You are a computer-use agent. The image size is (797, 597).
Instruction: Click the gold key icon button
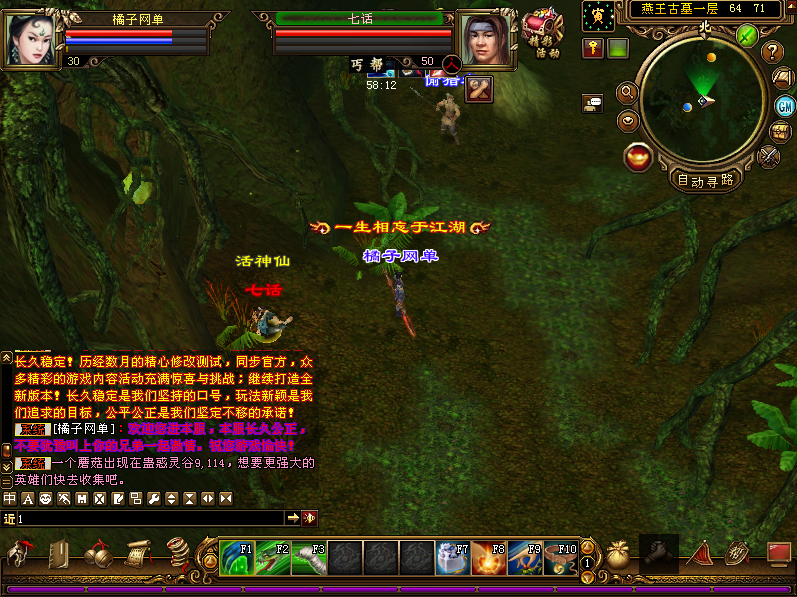(593, 48)
